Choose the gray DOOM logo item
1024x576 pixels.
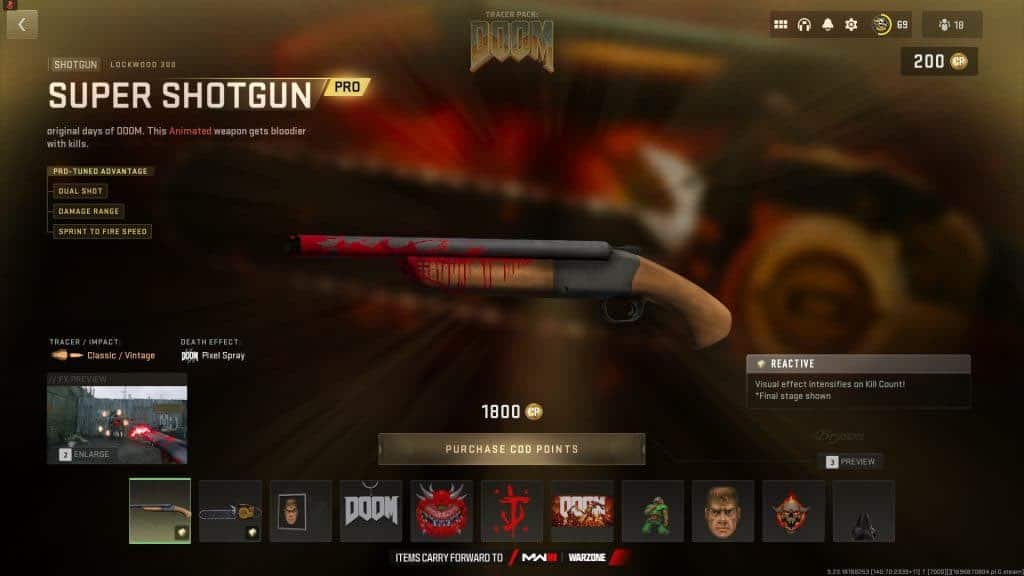click(371, 511)
